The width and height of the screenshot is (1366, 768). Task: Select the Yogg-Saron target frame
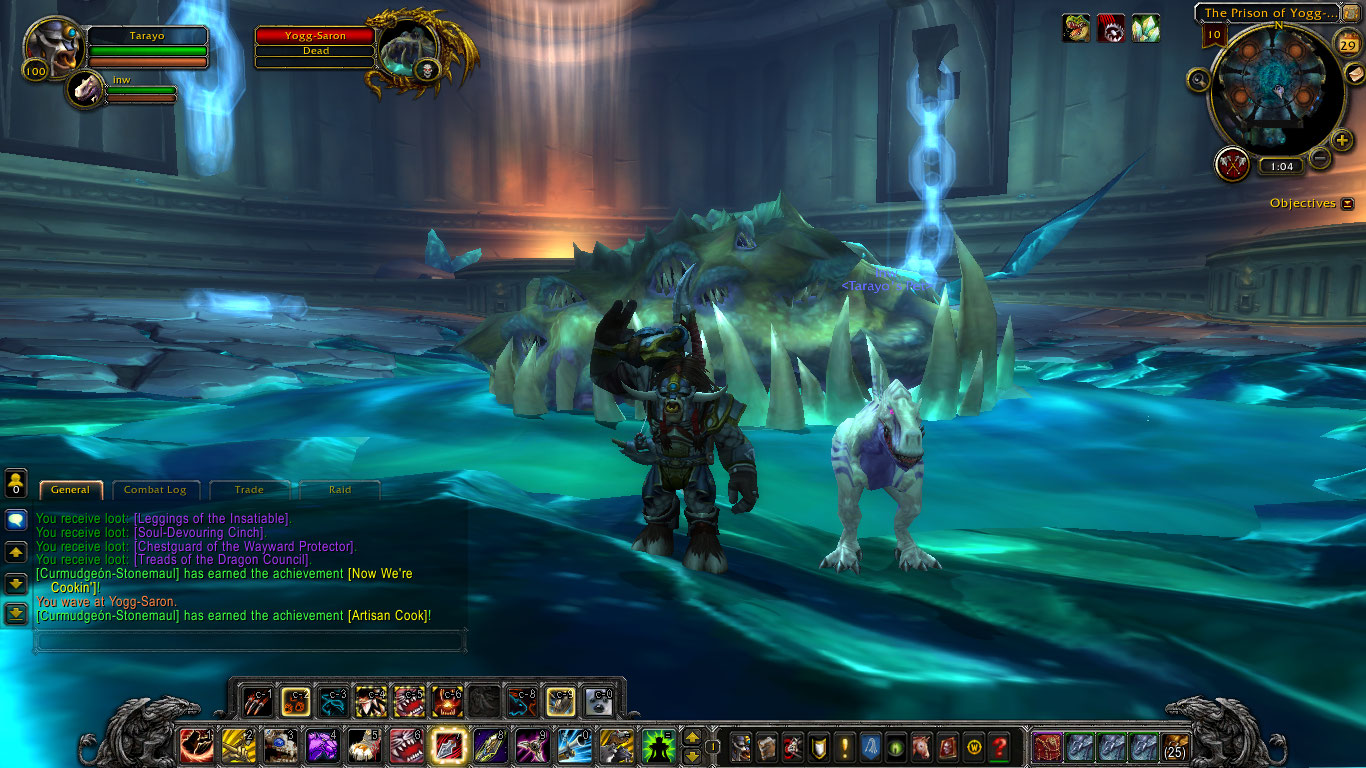coord(316,43)
